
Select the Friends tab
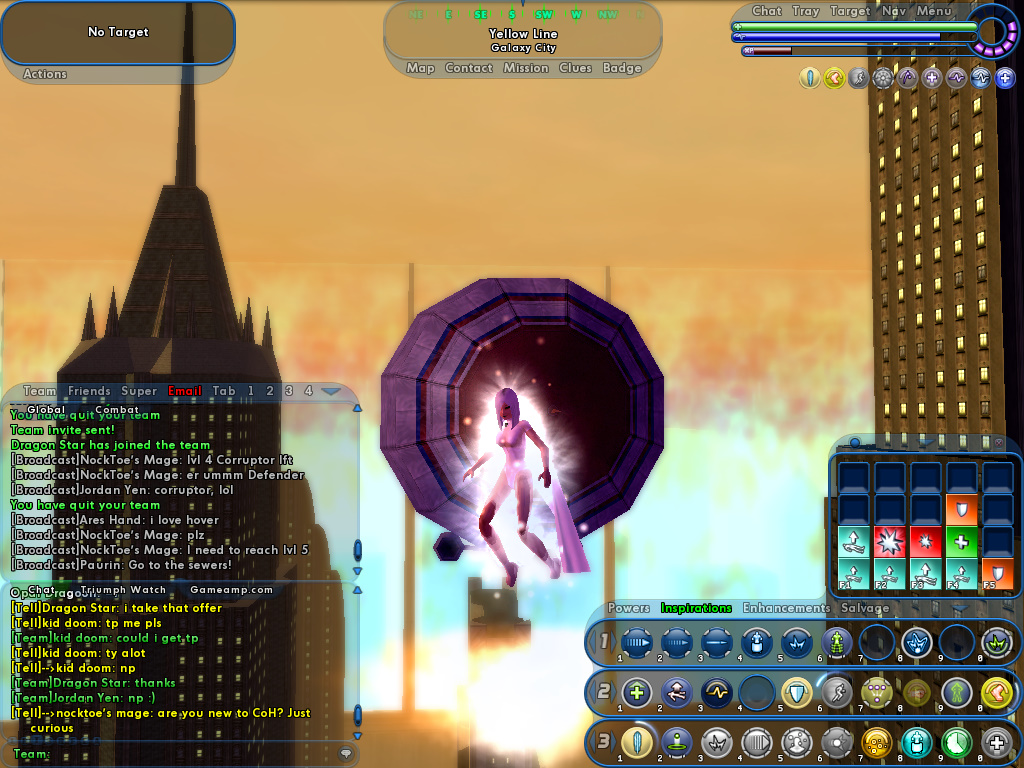tap(89, 391)
